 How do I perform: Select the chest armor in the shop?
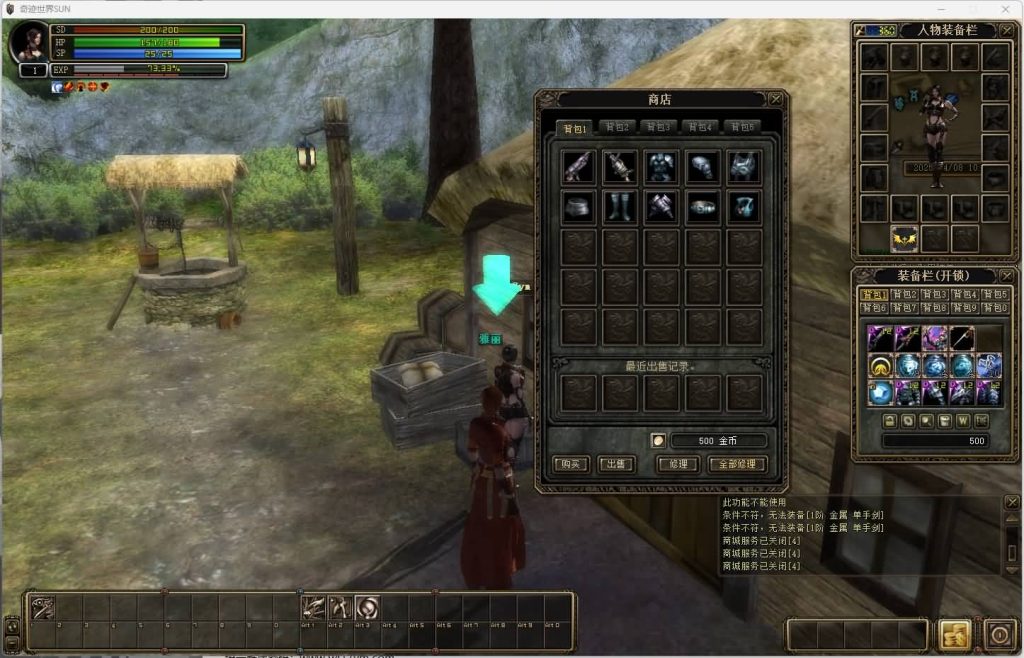(661, 167)
